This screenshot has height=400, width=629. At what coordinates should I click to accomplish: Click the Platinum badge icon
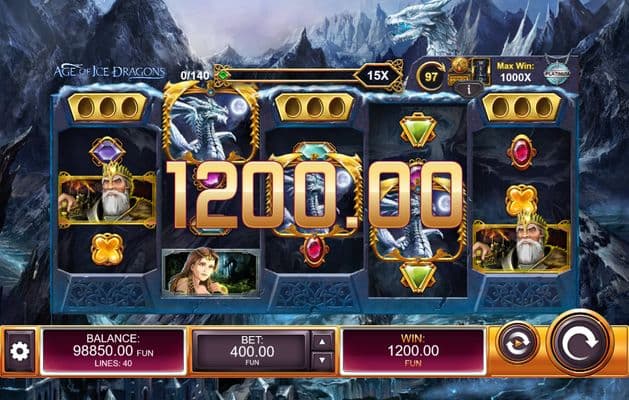tap(557, 71)
